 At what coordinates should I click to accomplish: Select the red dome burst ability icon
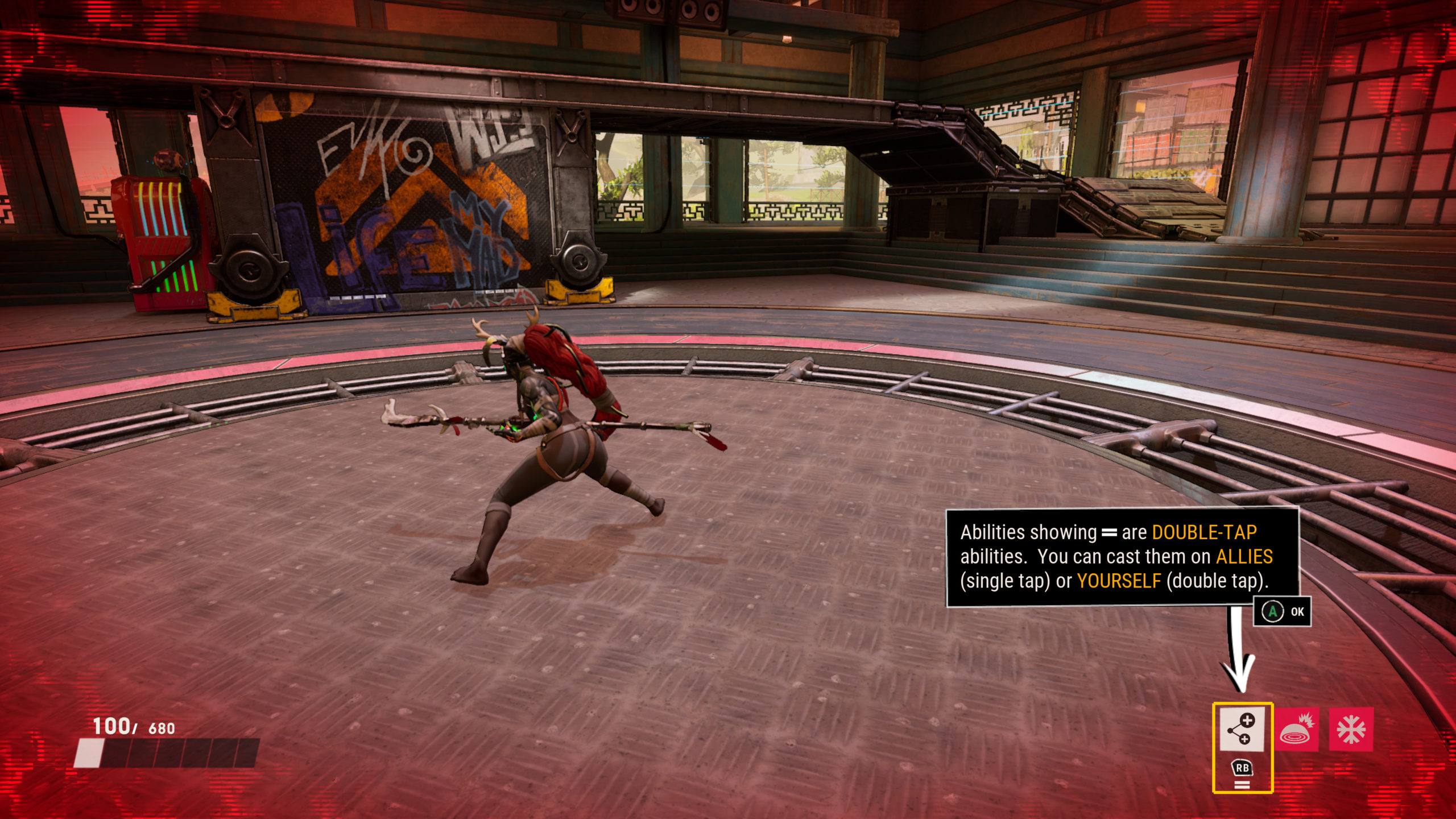click(1296, 730)
